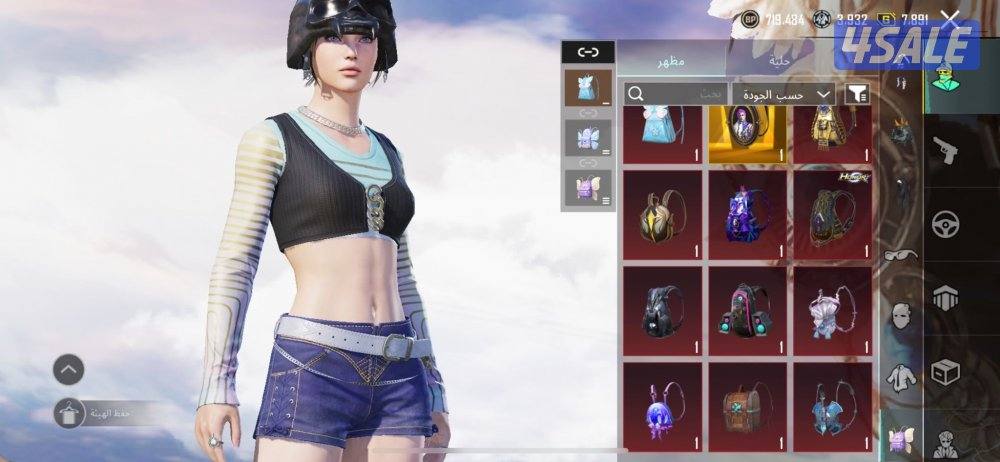Viewport: 1000px width, 462px height.
Task: Open the steering wheel vehicles category
Action: point(944,223)
